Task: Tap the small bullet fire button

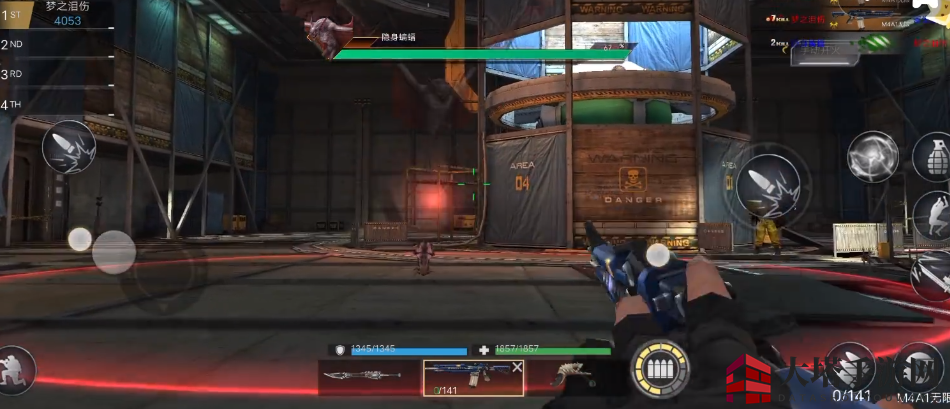Action: tap(69, 147)
